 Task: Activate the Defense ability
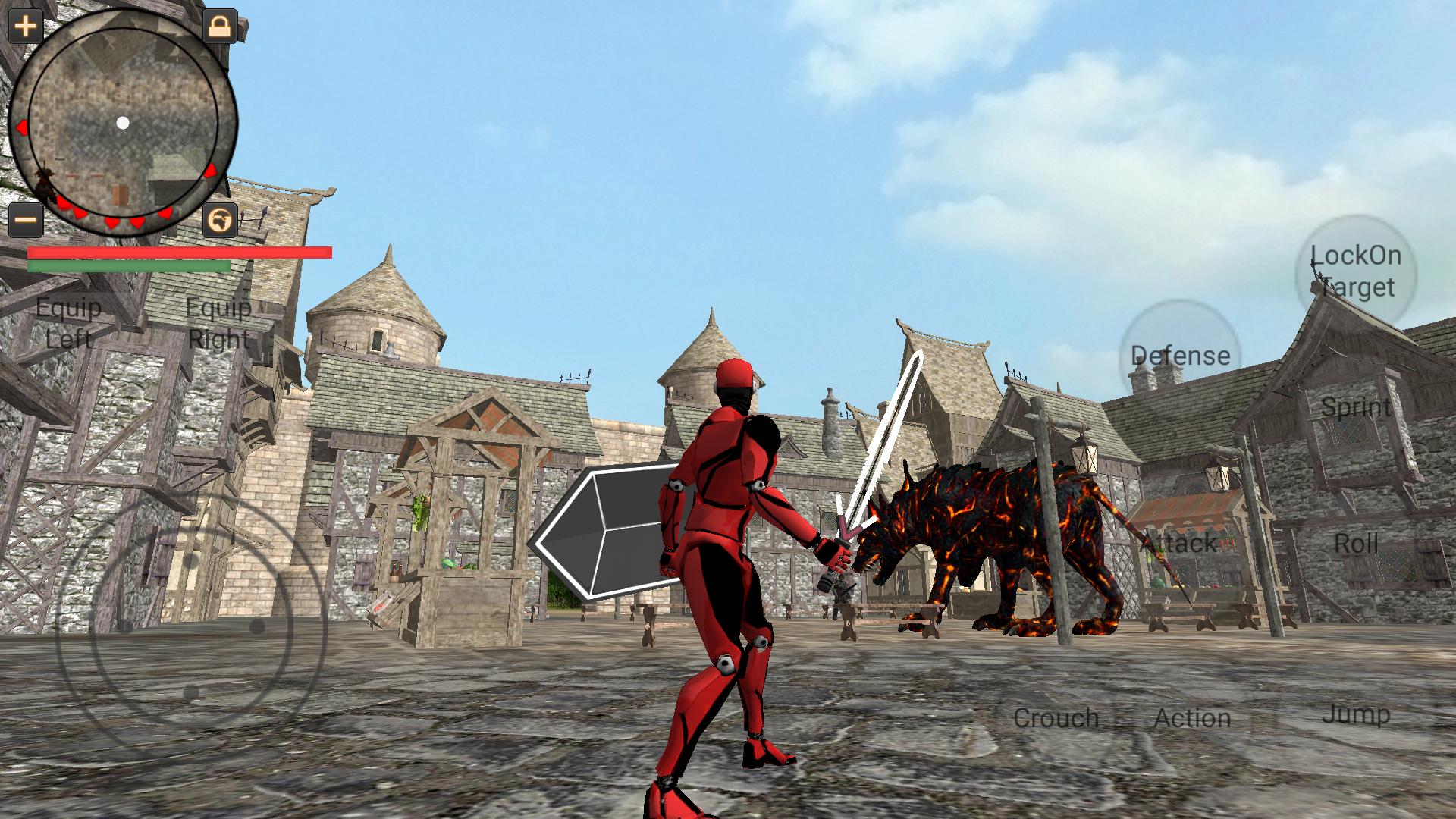1181,355
